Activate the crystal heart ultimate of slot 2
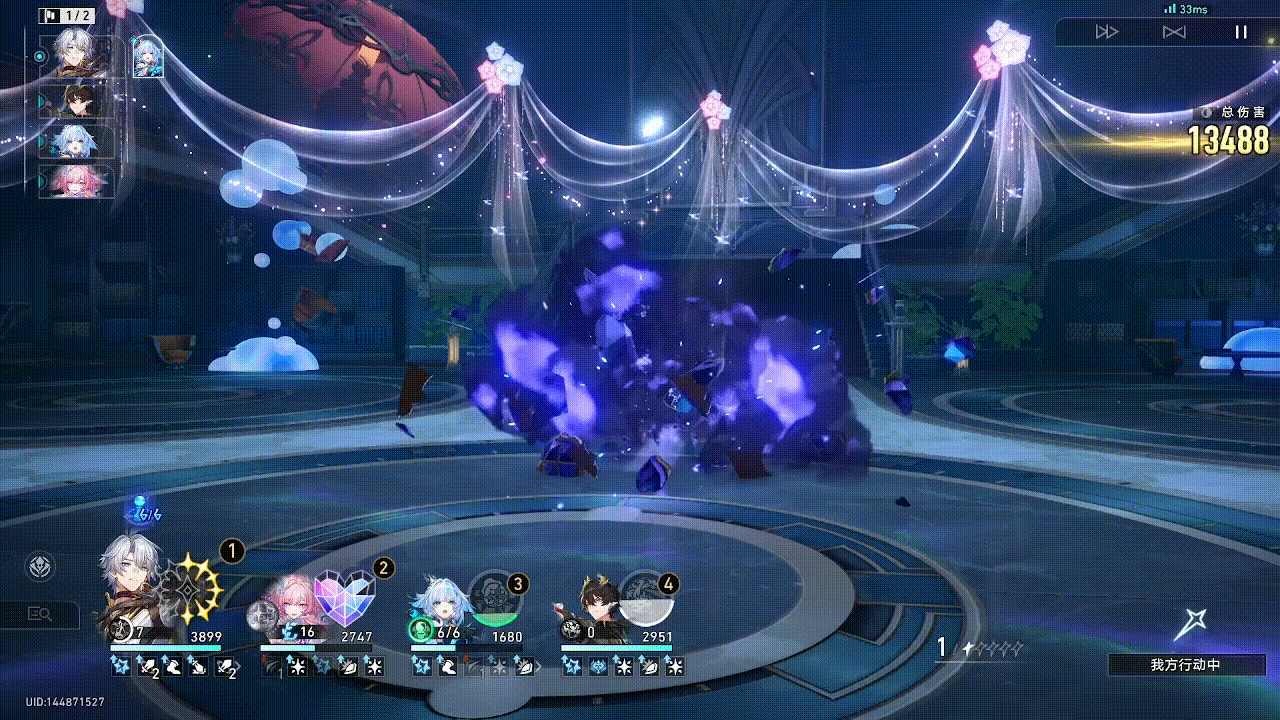The image size is (1280, 720). [x=344, y=598]
